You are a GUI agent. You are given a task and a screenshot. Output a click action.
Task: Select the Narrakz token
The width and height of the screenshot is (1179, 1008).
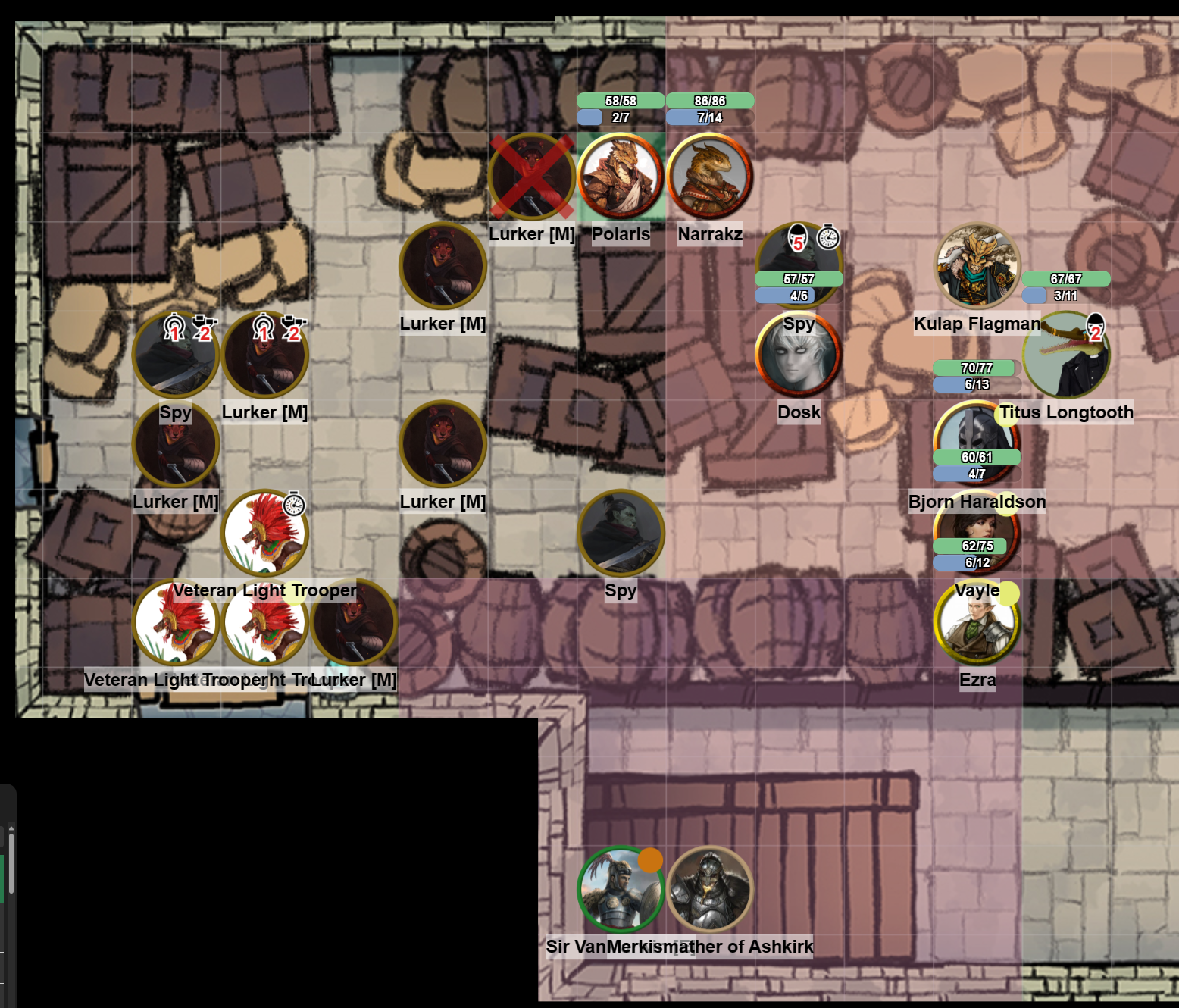click(x=710, y=177)
